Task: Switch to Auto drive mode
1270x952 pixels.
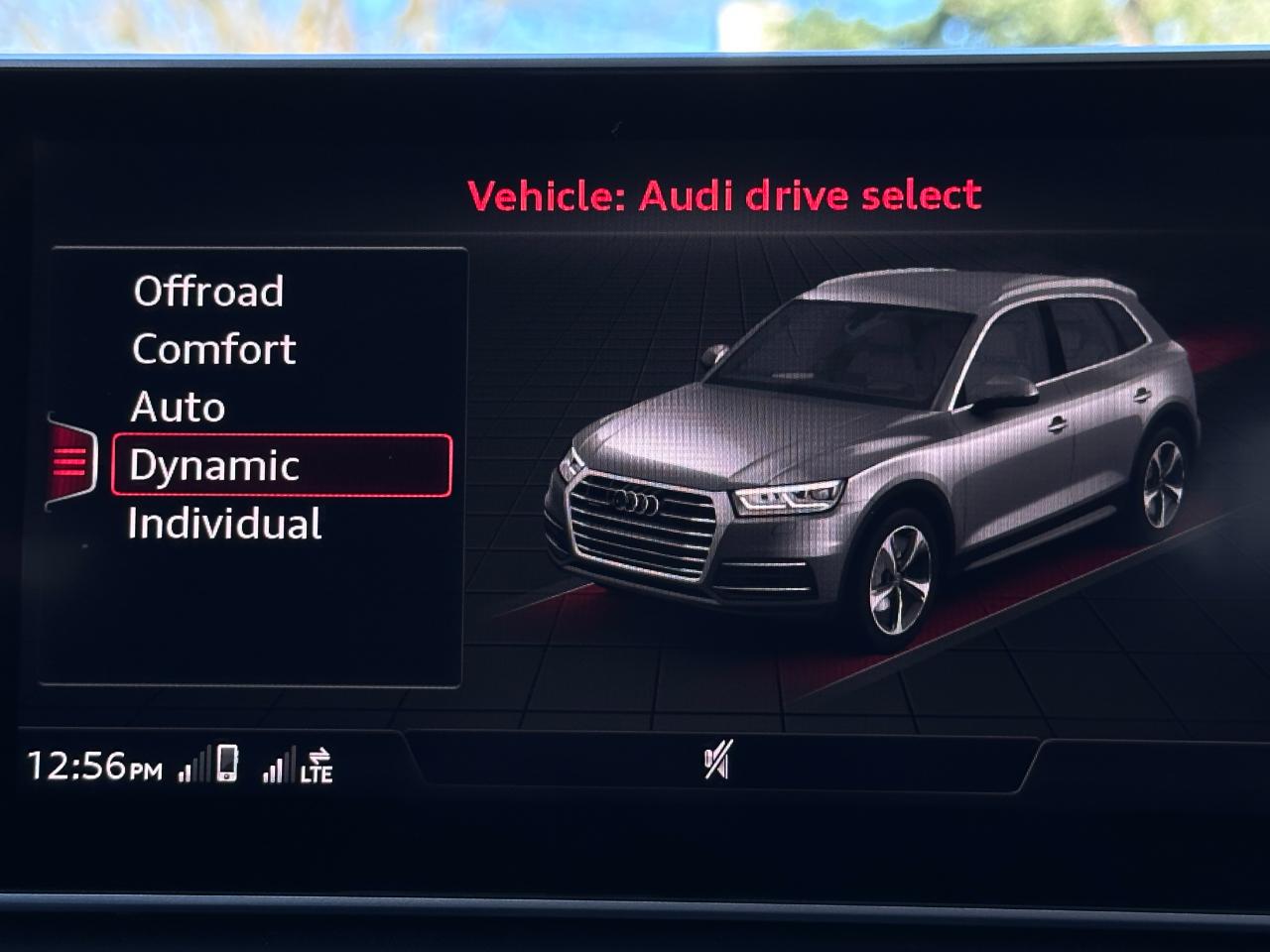Action: click(177, 406)
